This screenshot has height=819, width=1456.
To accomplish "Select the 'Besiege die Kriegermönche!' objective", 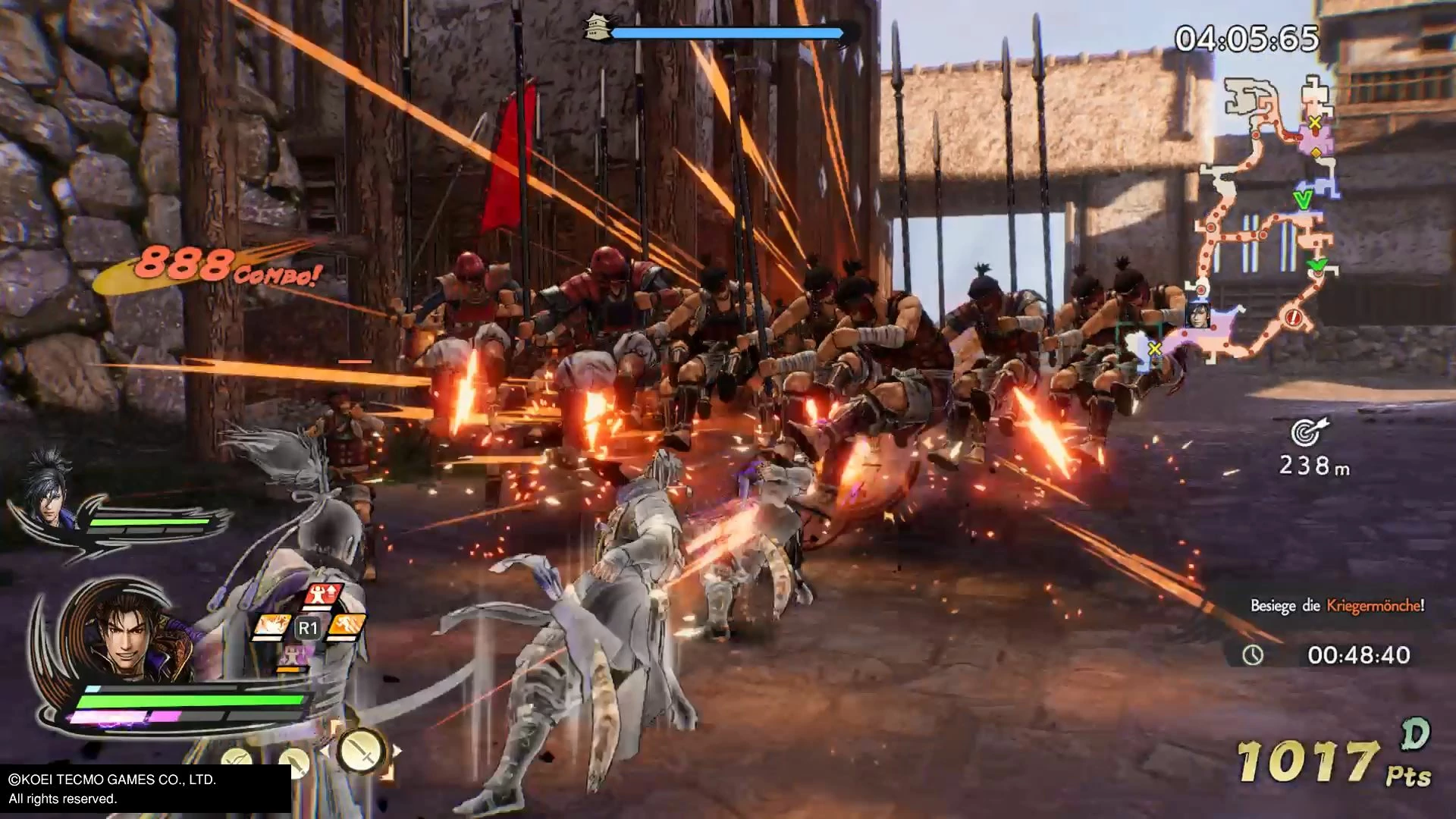I will point(1336,605).
